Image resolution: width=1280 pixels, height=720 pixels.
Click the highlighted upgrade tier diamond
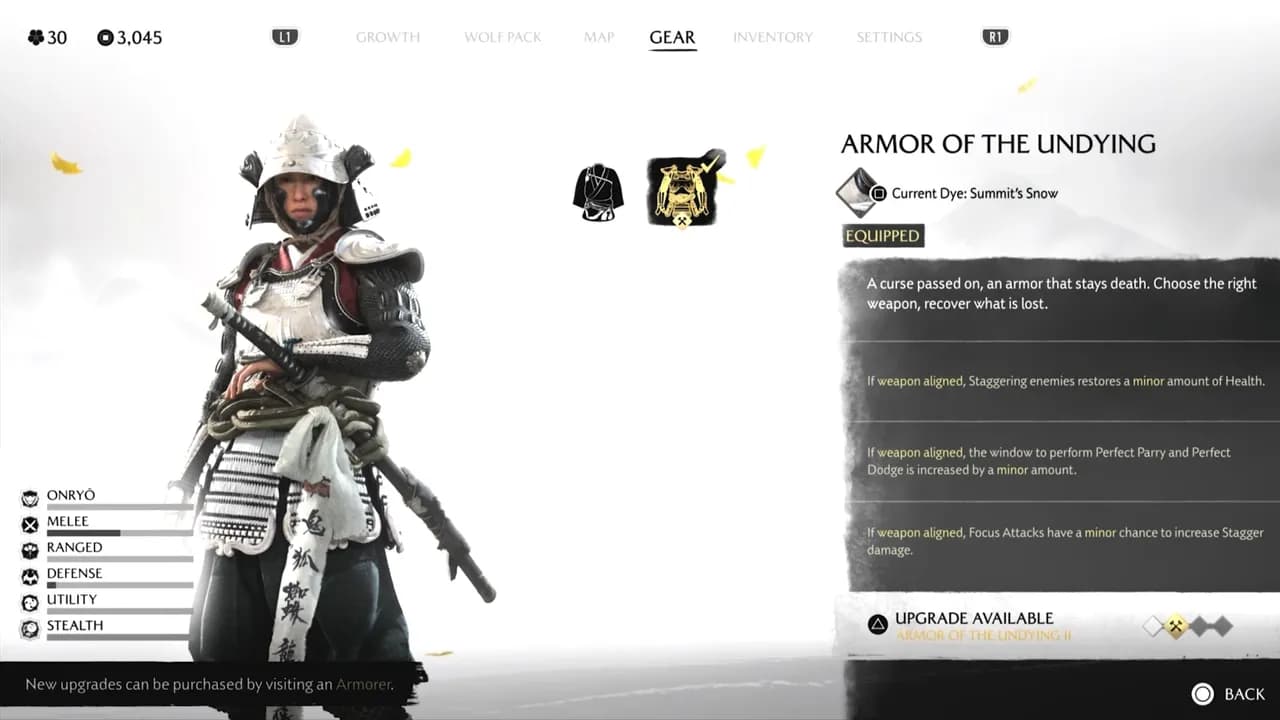coord(1176,624)
